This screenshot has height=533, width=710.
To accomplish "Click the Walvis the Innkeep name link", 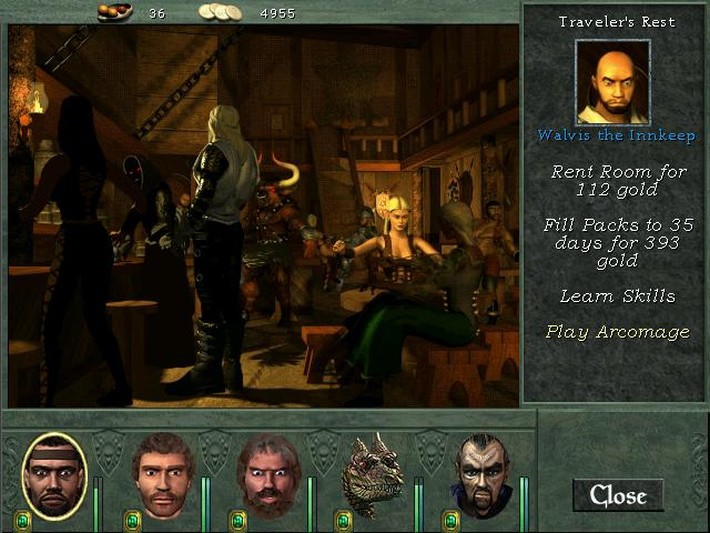I will tap(617, 135).
